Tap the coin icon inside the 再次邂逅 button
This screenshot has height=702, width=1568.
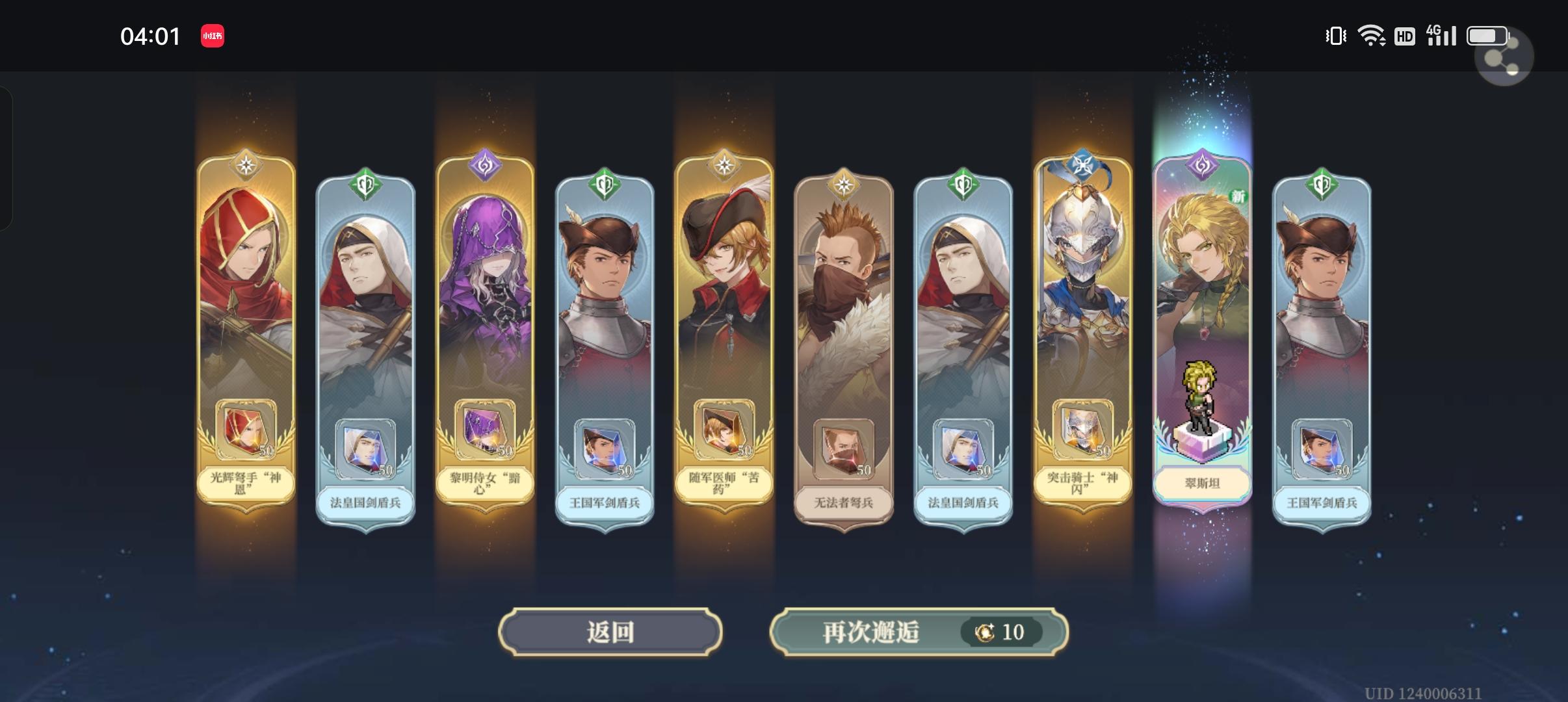(x=985, y=631)
